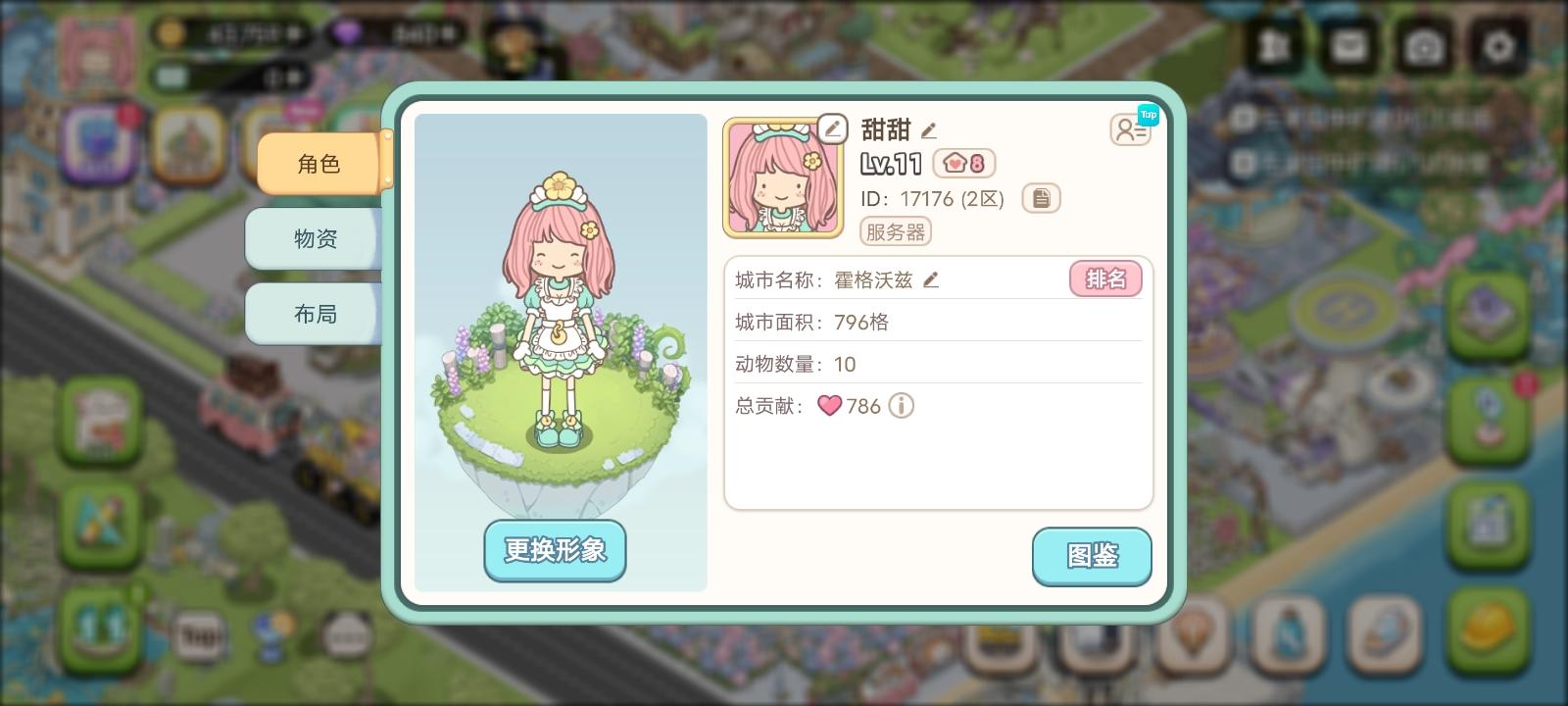
Task: Edit the name 甜甜 via its pencil icon
Action: [x=929, y=129]
